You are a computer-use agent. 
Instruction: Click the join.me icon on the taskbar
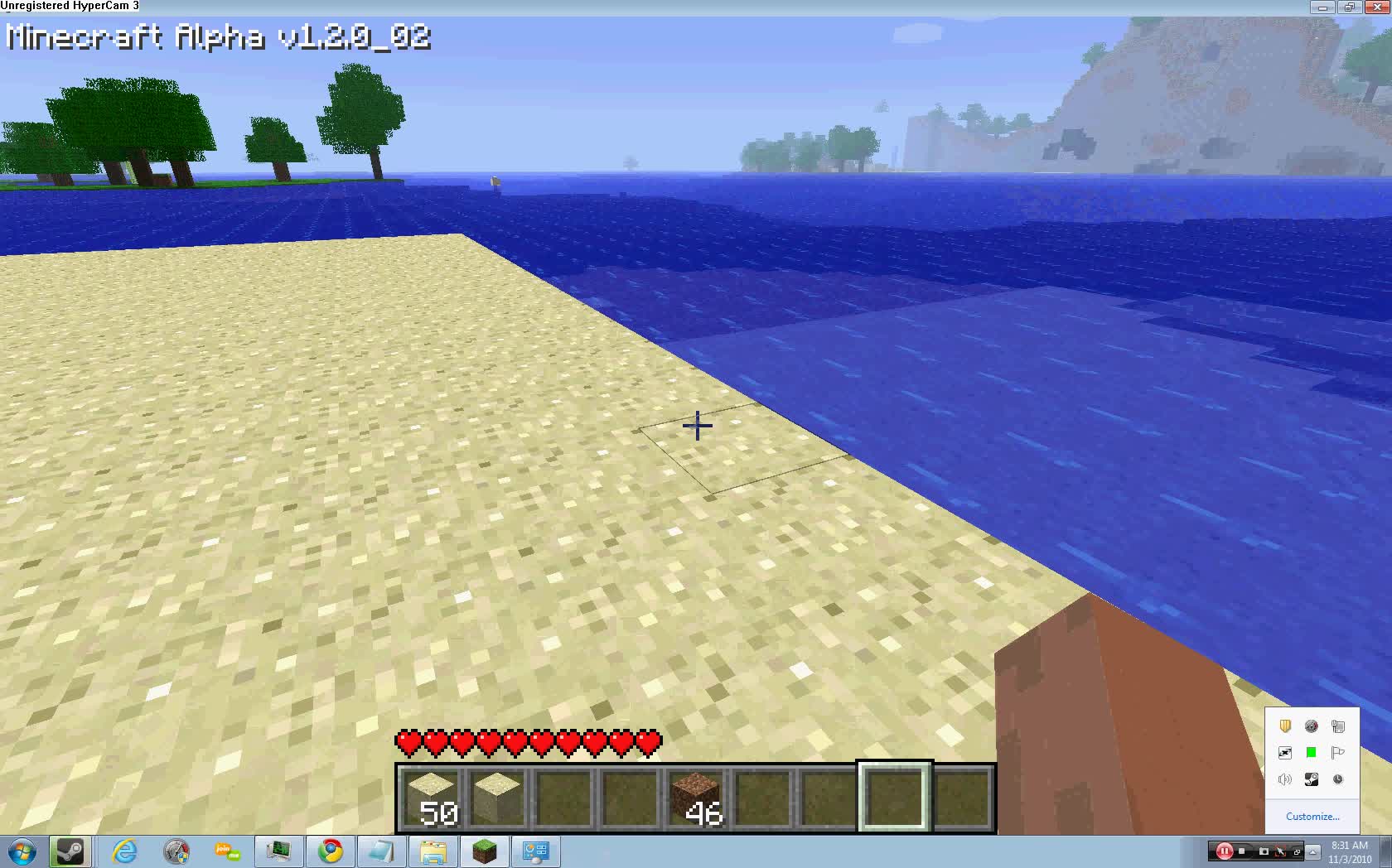coord(227,851)
